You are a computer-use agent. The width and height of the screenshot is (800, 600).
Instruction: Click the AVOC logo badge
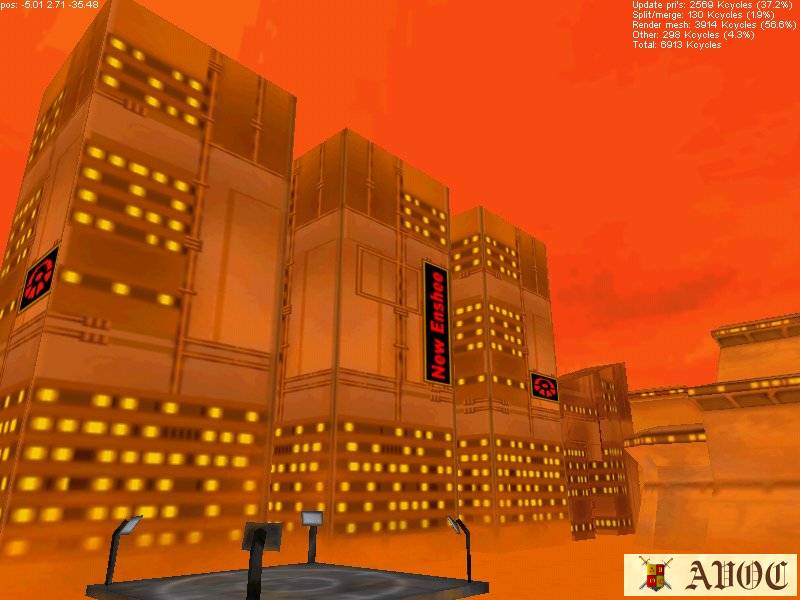point(710,575)
